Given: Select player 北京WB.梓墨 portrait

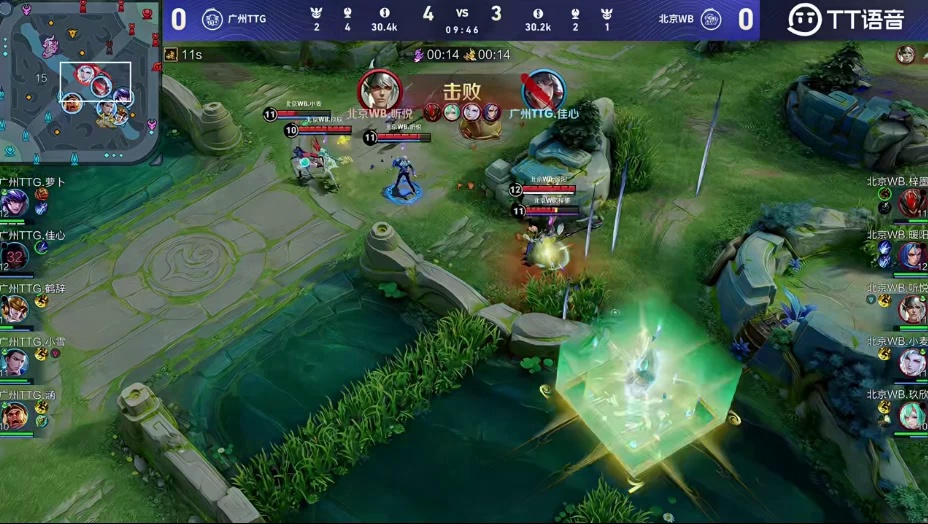Looking at the screenshot, I should coord(912,203).
